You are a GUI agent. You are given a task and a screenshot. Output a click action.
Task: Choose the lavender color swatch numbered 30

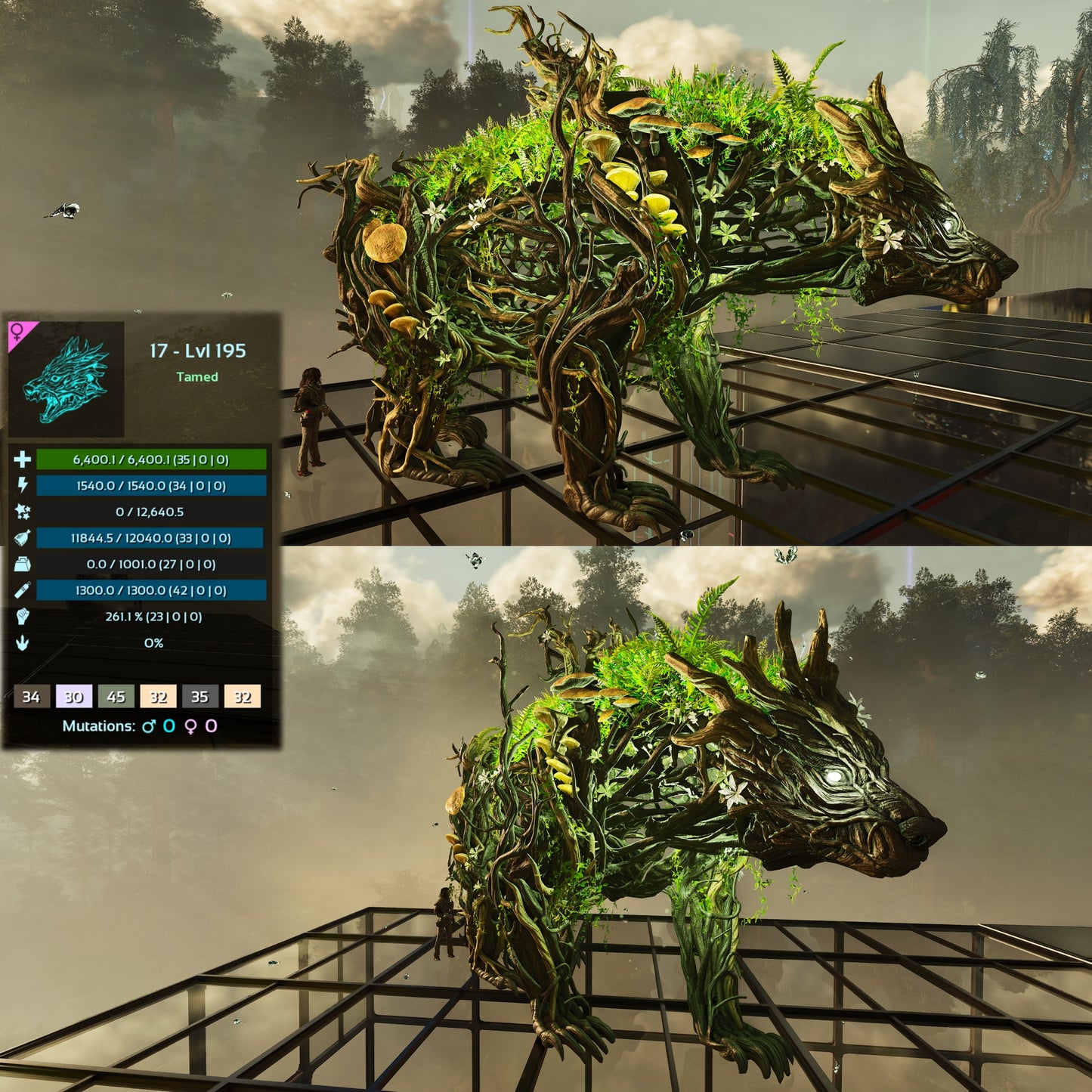pyautogui.click(x=74, y=696)
